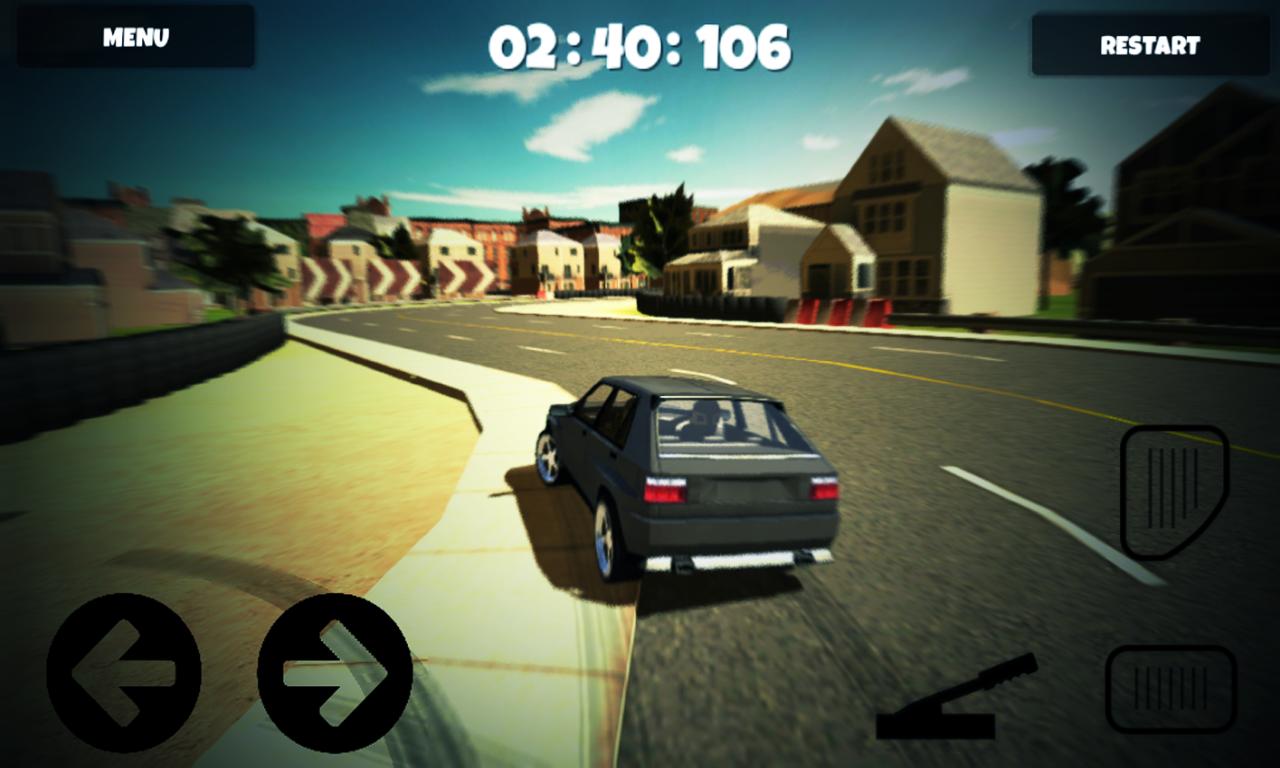Select RESTART in the top right corner

(1150, 45)
